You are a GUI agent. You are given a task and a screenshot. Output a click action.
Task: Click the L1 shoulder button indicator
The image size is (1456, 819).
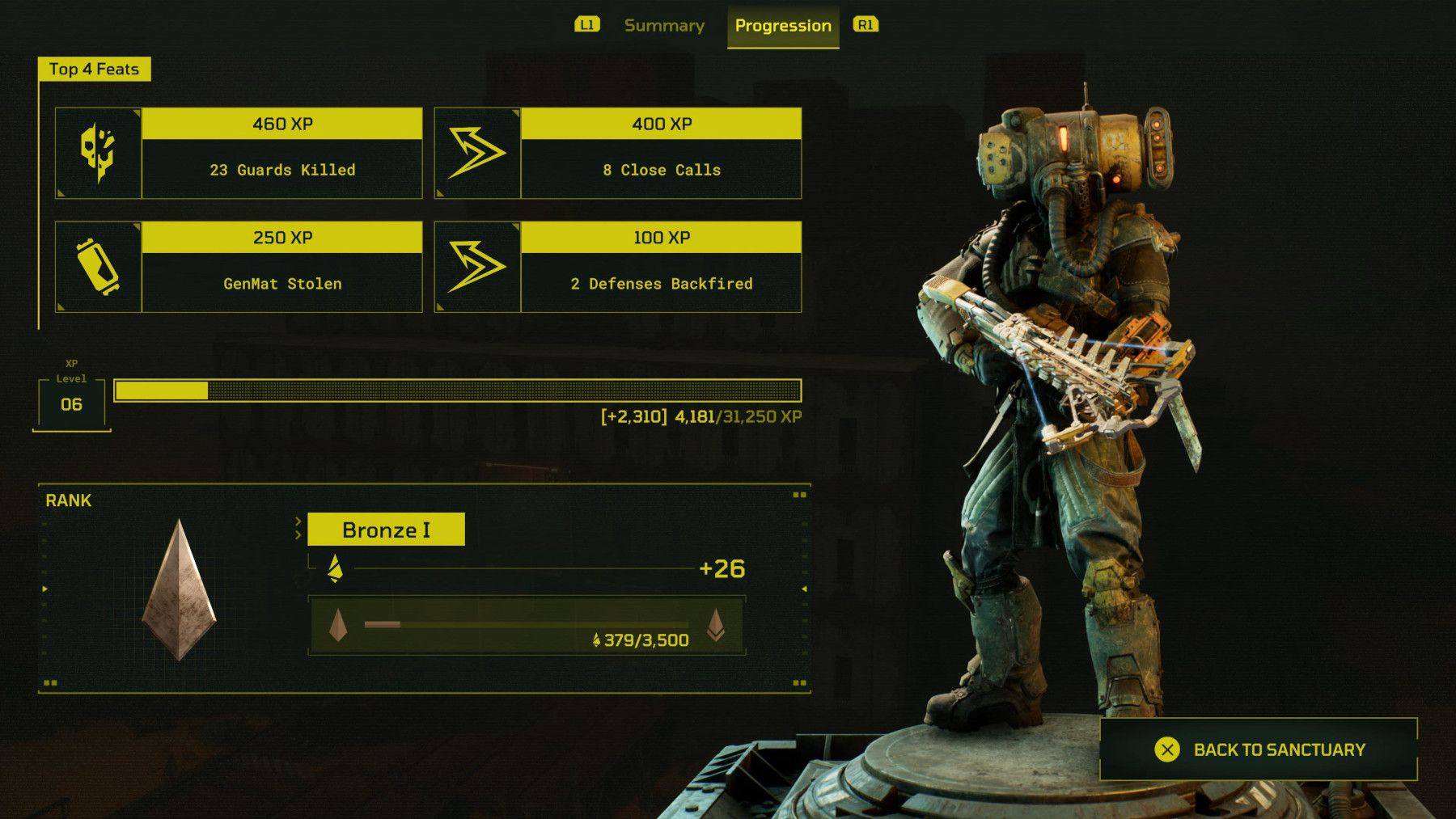click(589, 25)
